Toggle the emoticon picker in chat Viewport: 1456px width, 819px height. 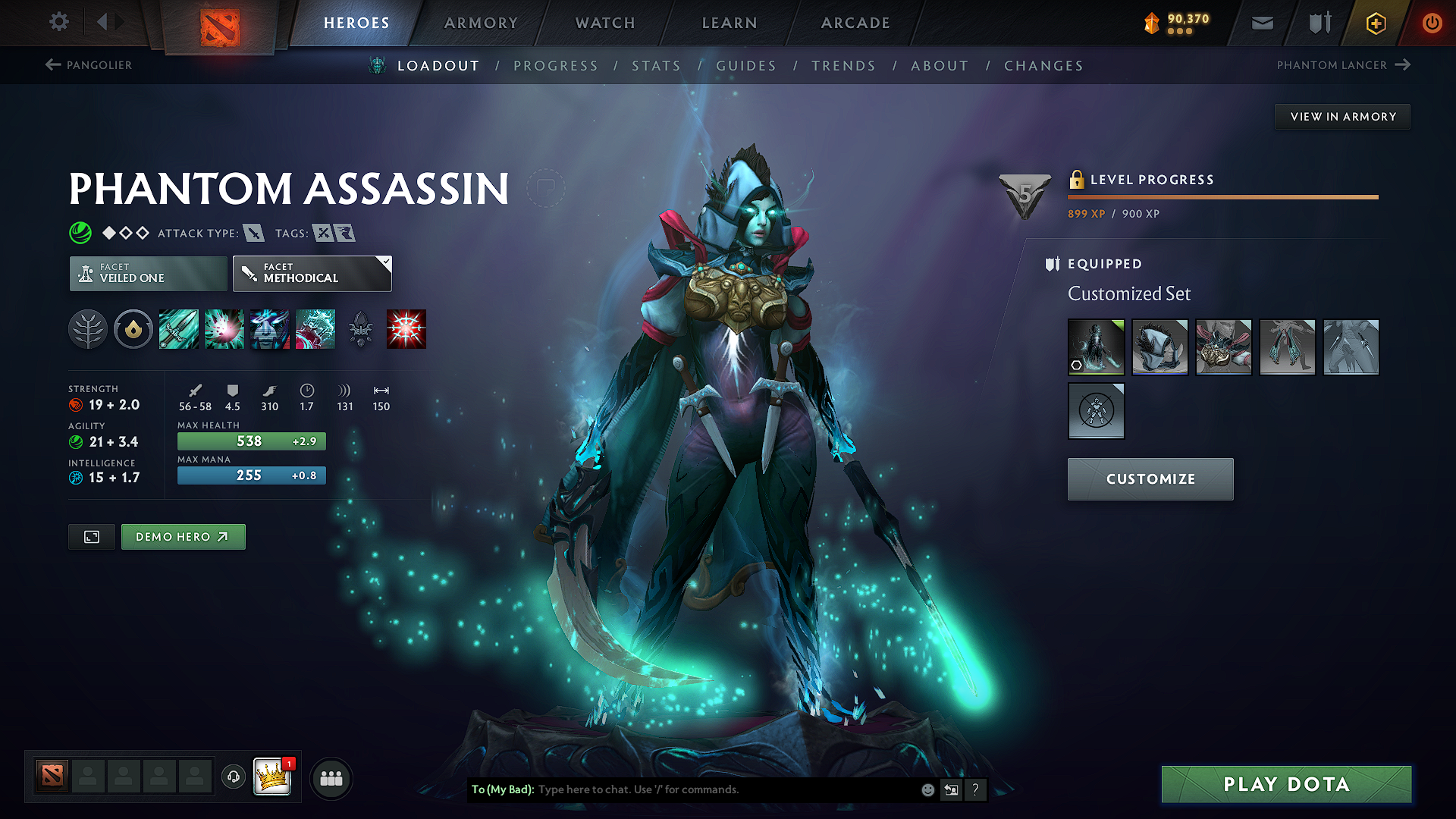tap(927, 789)
